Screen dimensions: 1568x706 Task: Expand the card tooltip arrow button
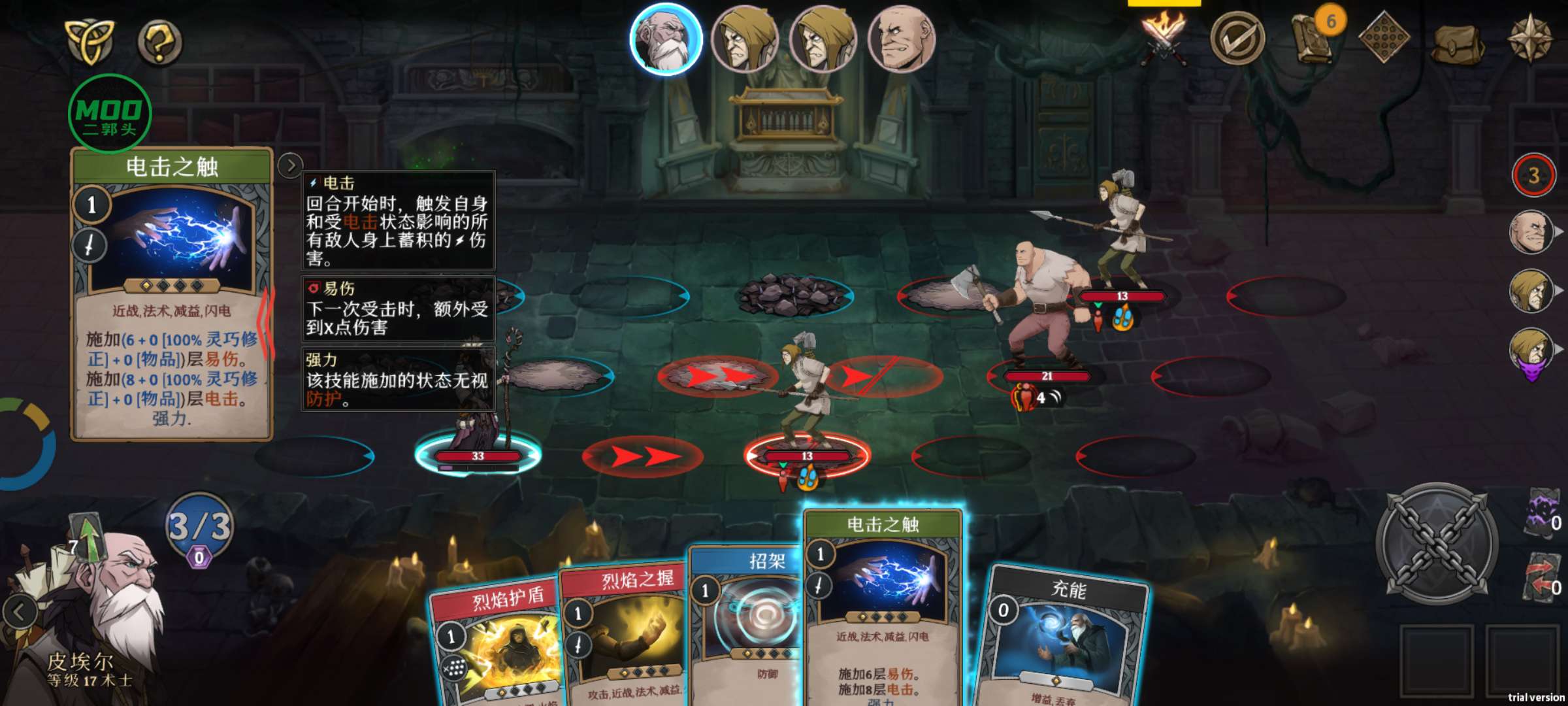pyautogui.click(x=290, y=166)
